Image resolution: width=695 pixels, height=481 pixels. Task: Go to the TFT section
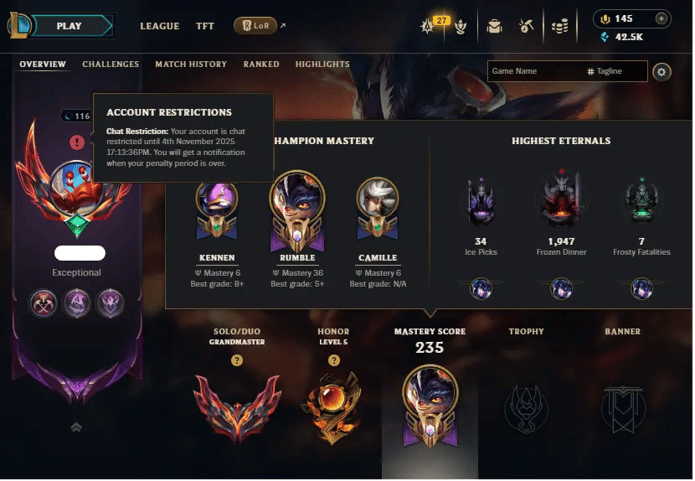click(205, 26)
